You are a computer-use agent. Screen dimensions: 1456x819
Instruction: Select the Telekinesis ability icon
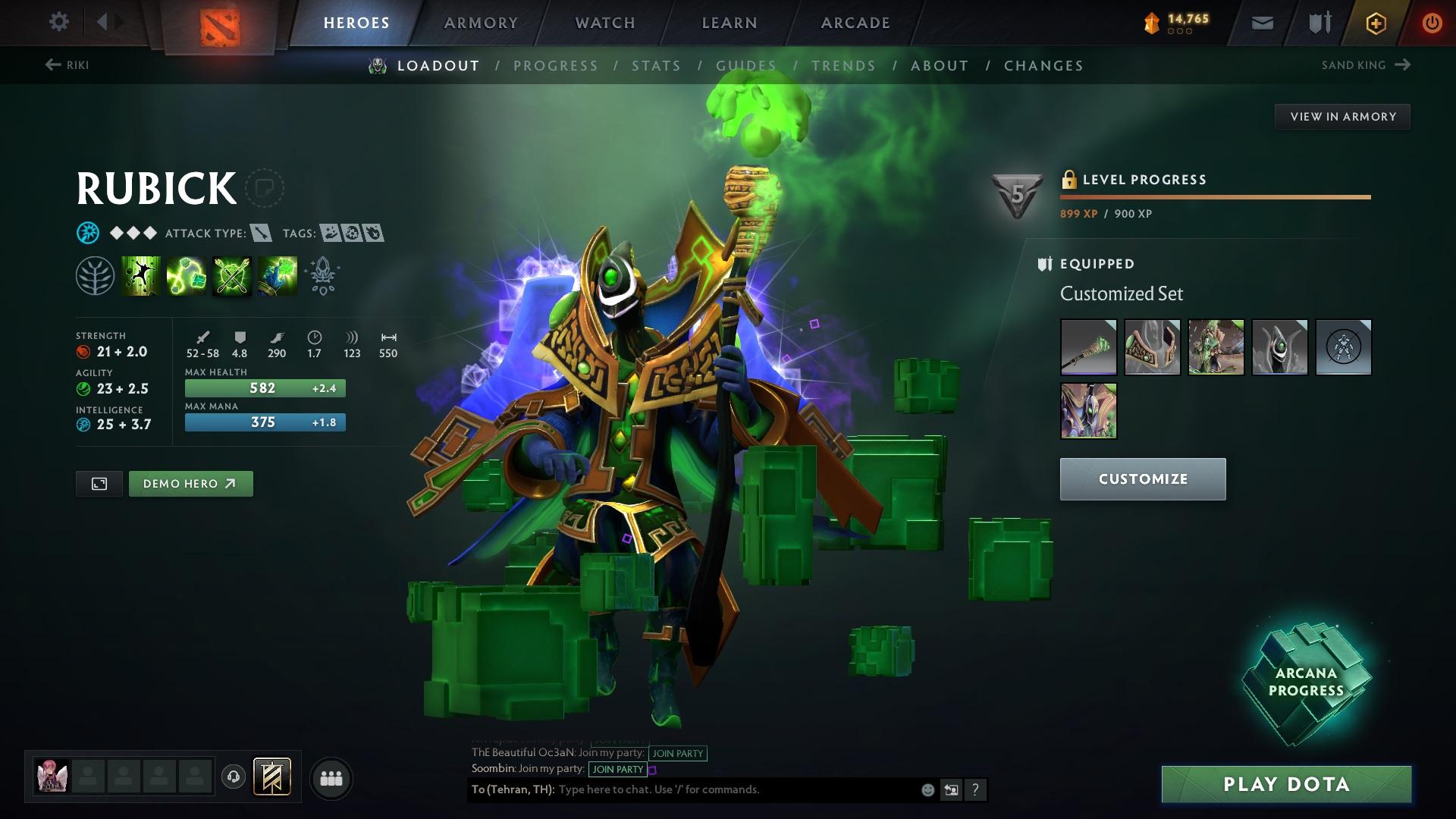tap(140, 275)
